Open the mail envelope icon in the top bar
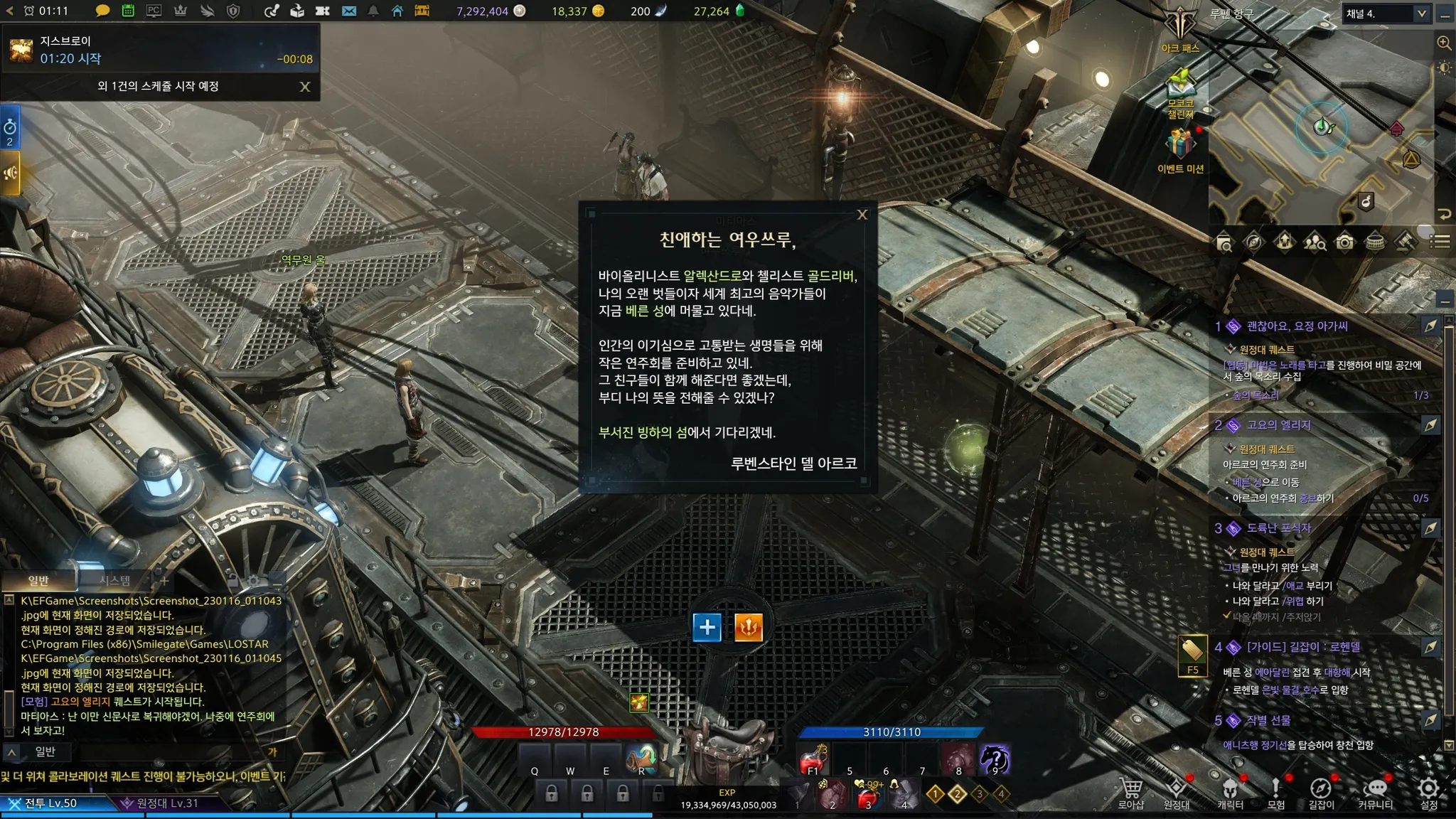 point(349,11)
